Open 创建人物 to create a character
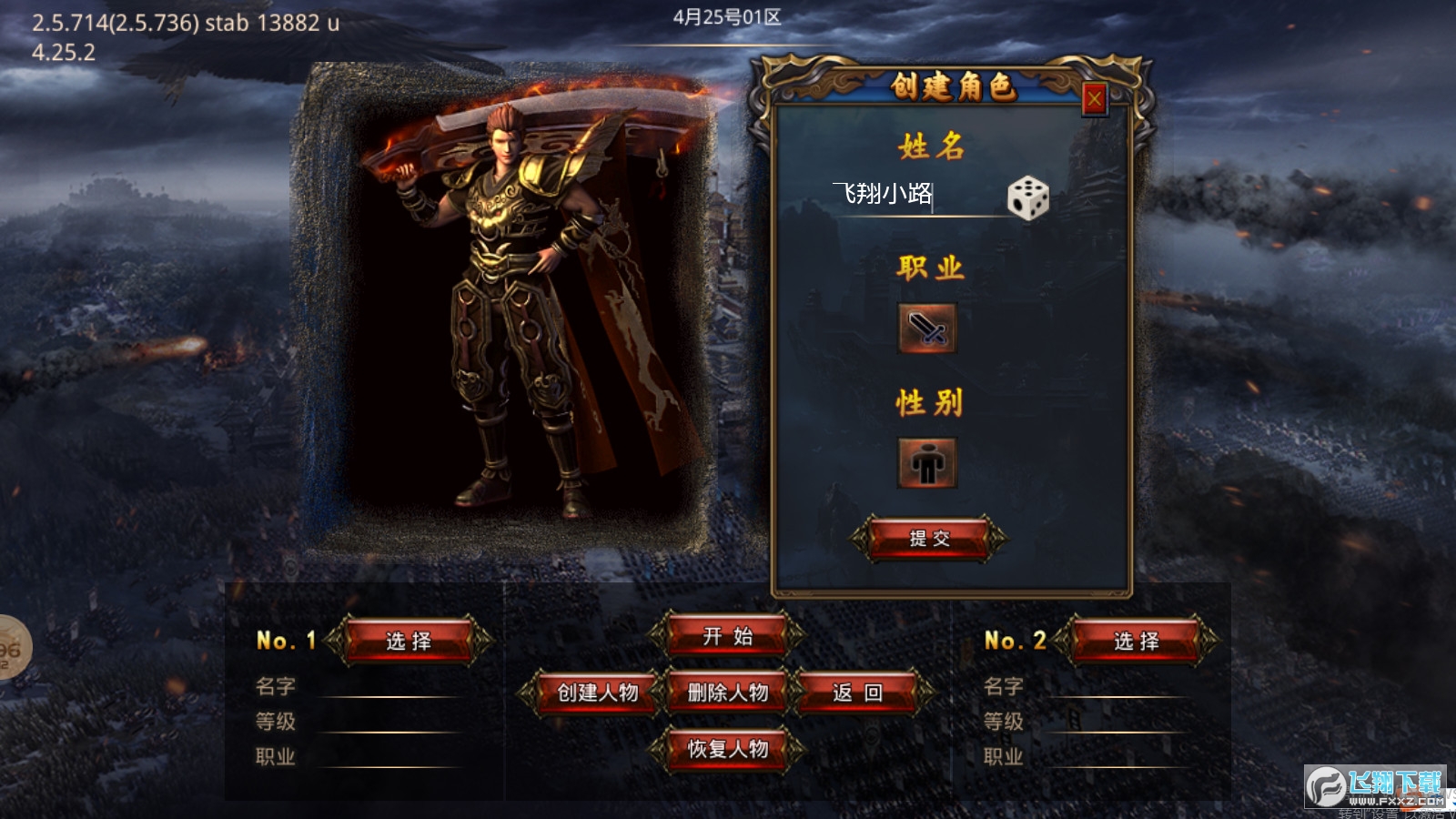 coord(598,693)
